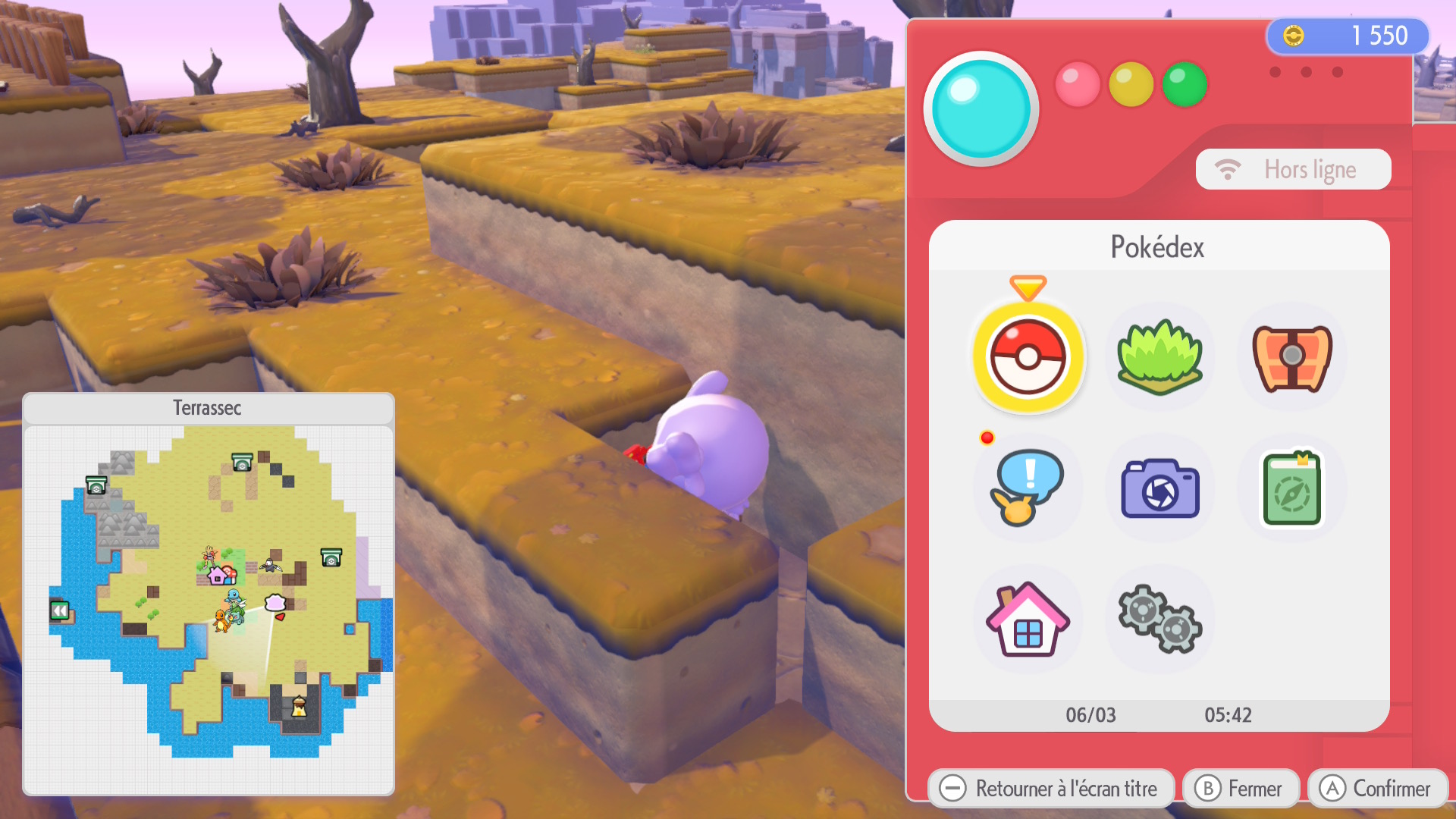Open the orange treasure chest icon

pos(1291,357)
